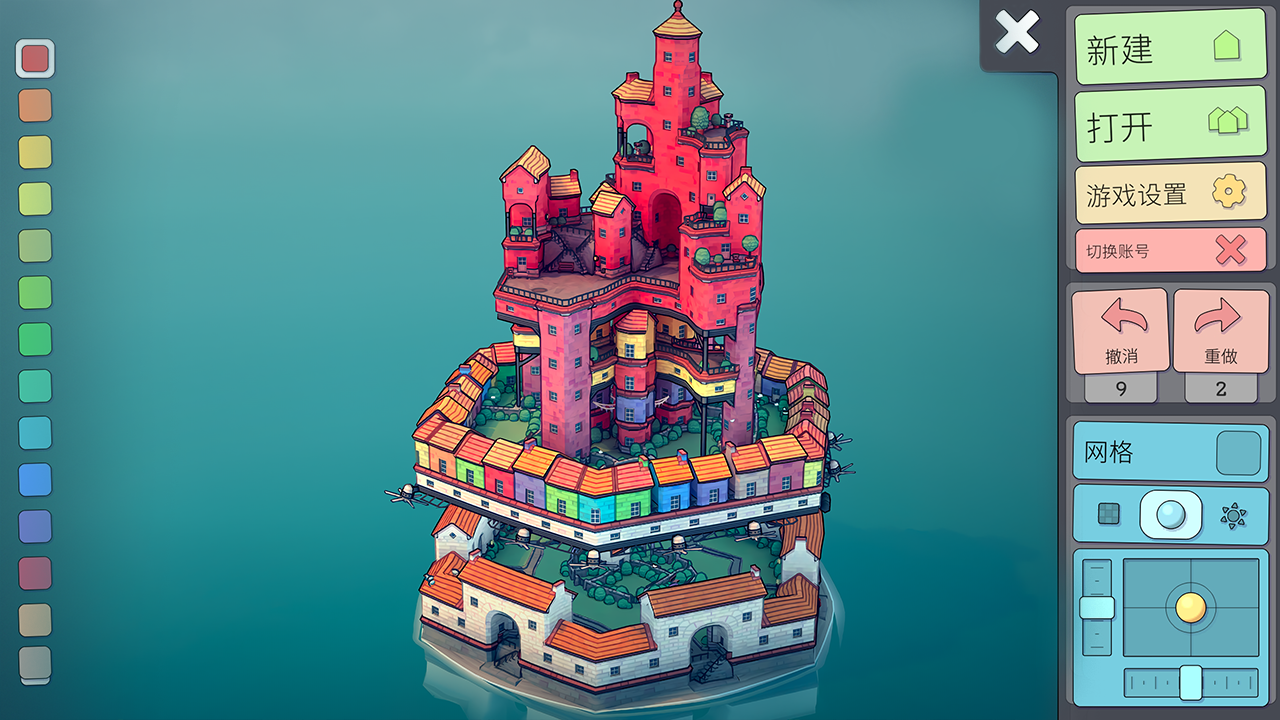Enable grid display with the 网格 toggle
The height and width of the screenshot is (720, 1280).
1238,451
